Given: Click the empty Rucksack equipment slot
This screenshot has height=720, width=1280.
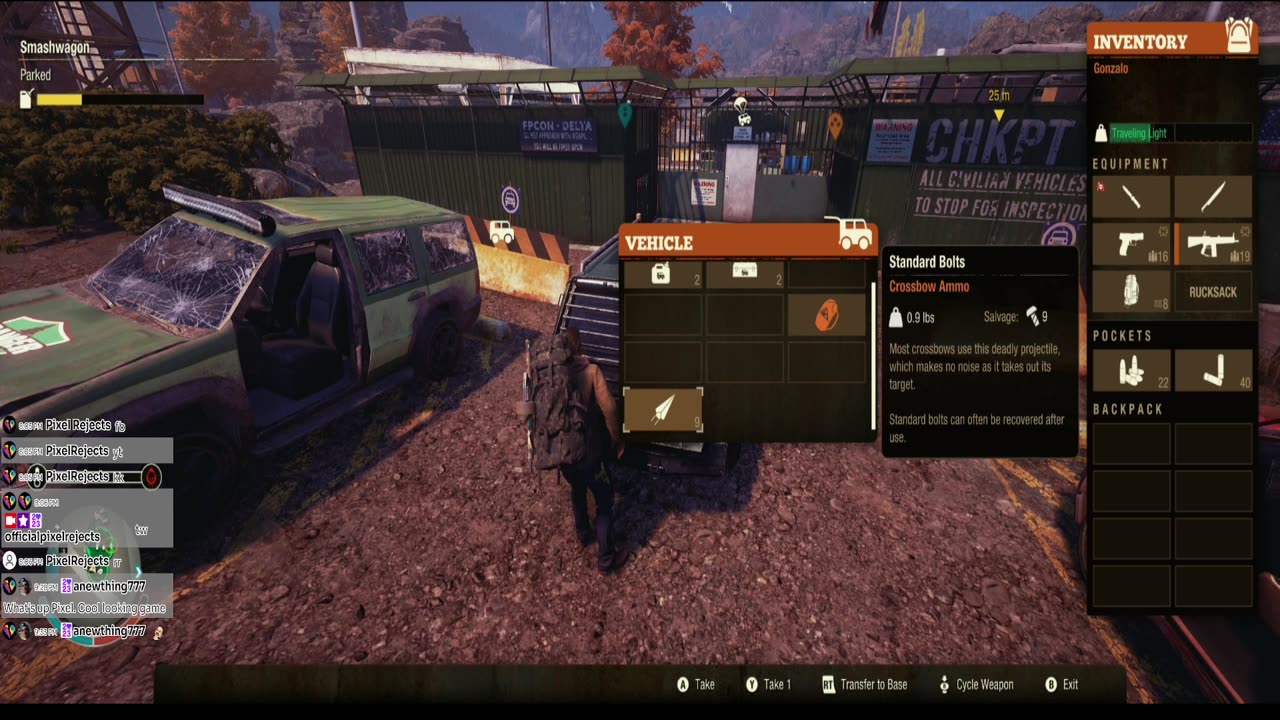Looking at the screenshot, I should click(1213, 292).
